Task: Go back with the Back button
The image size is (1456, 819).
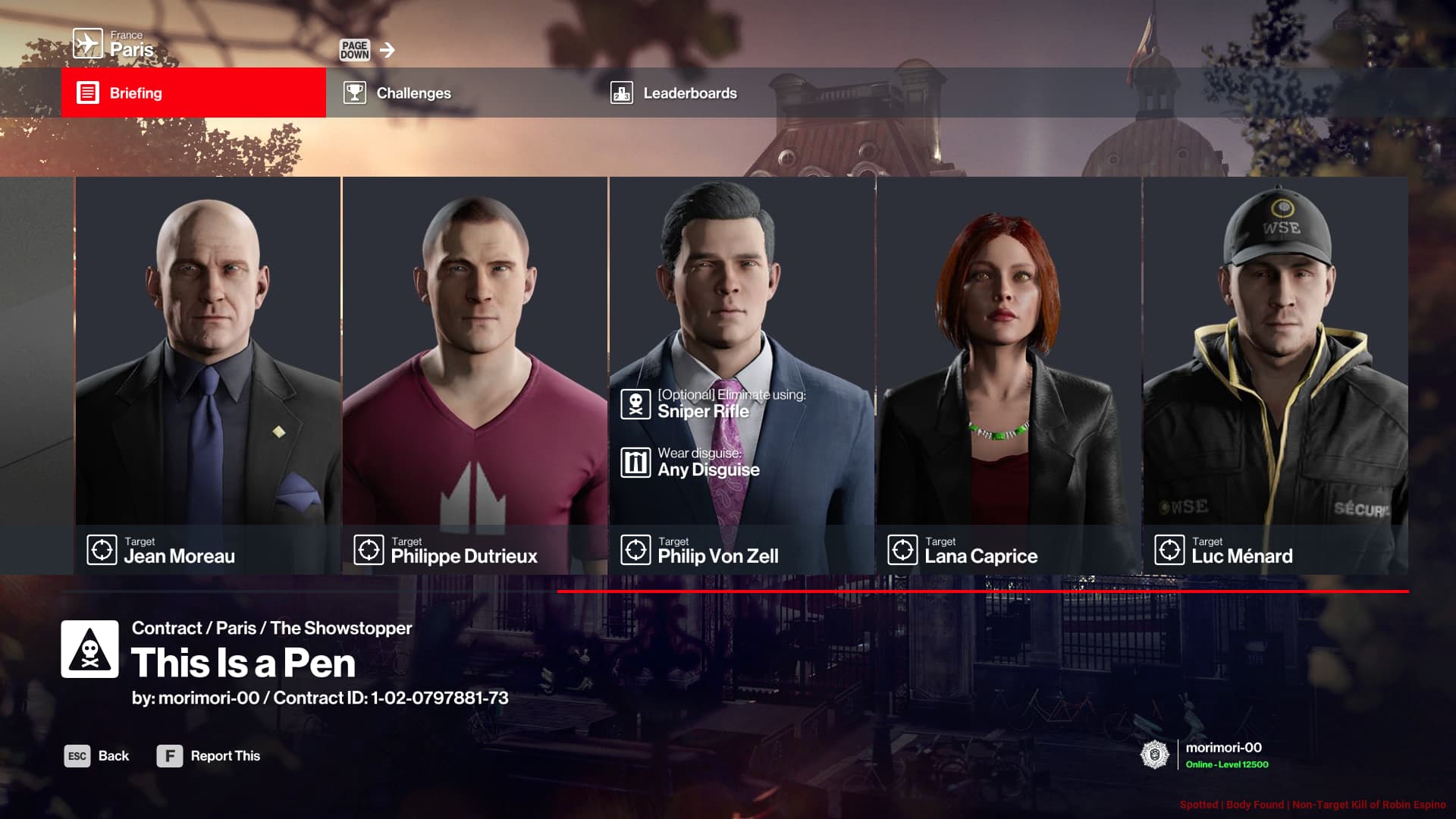Action: point(97,756)
